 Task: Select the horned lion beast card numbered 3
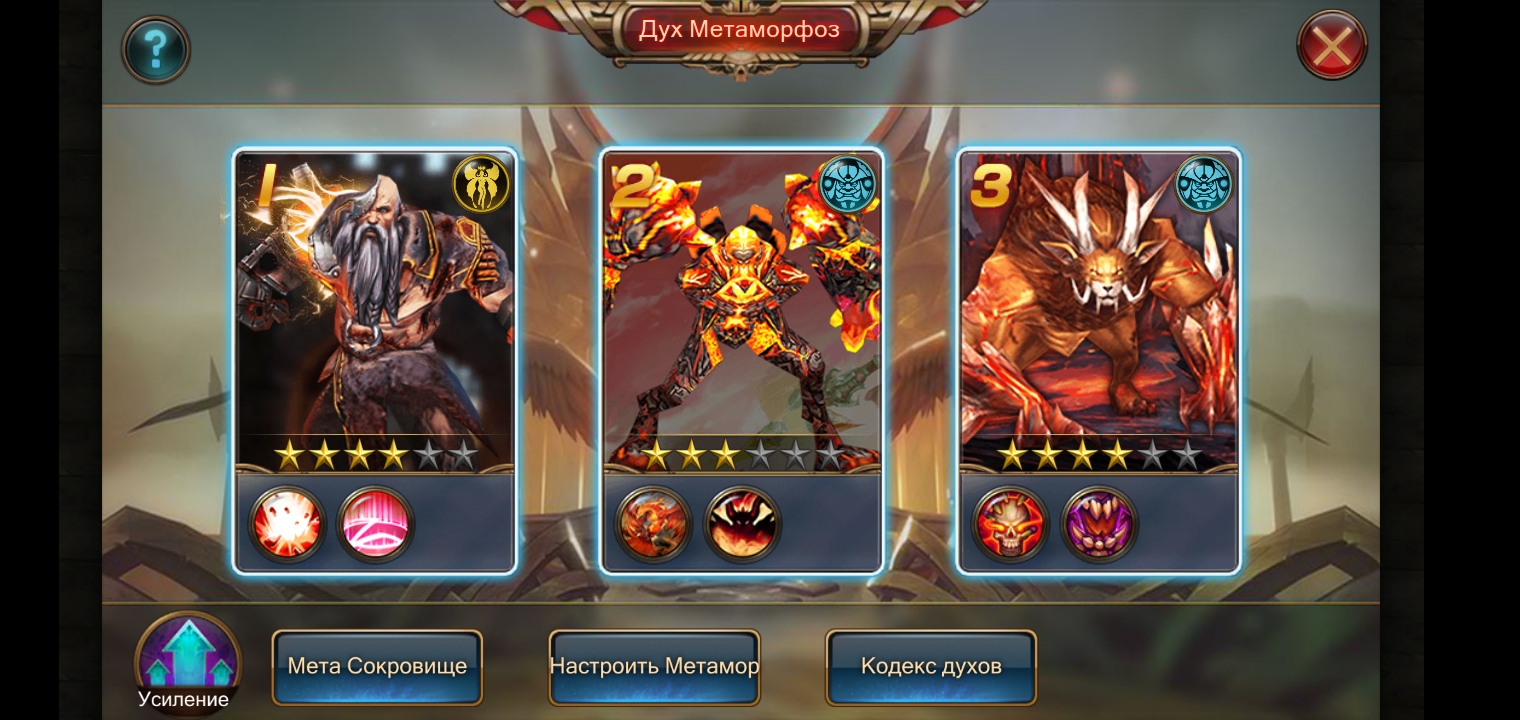pyautogui.click(x=1097, y=320)
